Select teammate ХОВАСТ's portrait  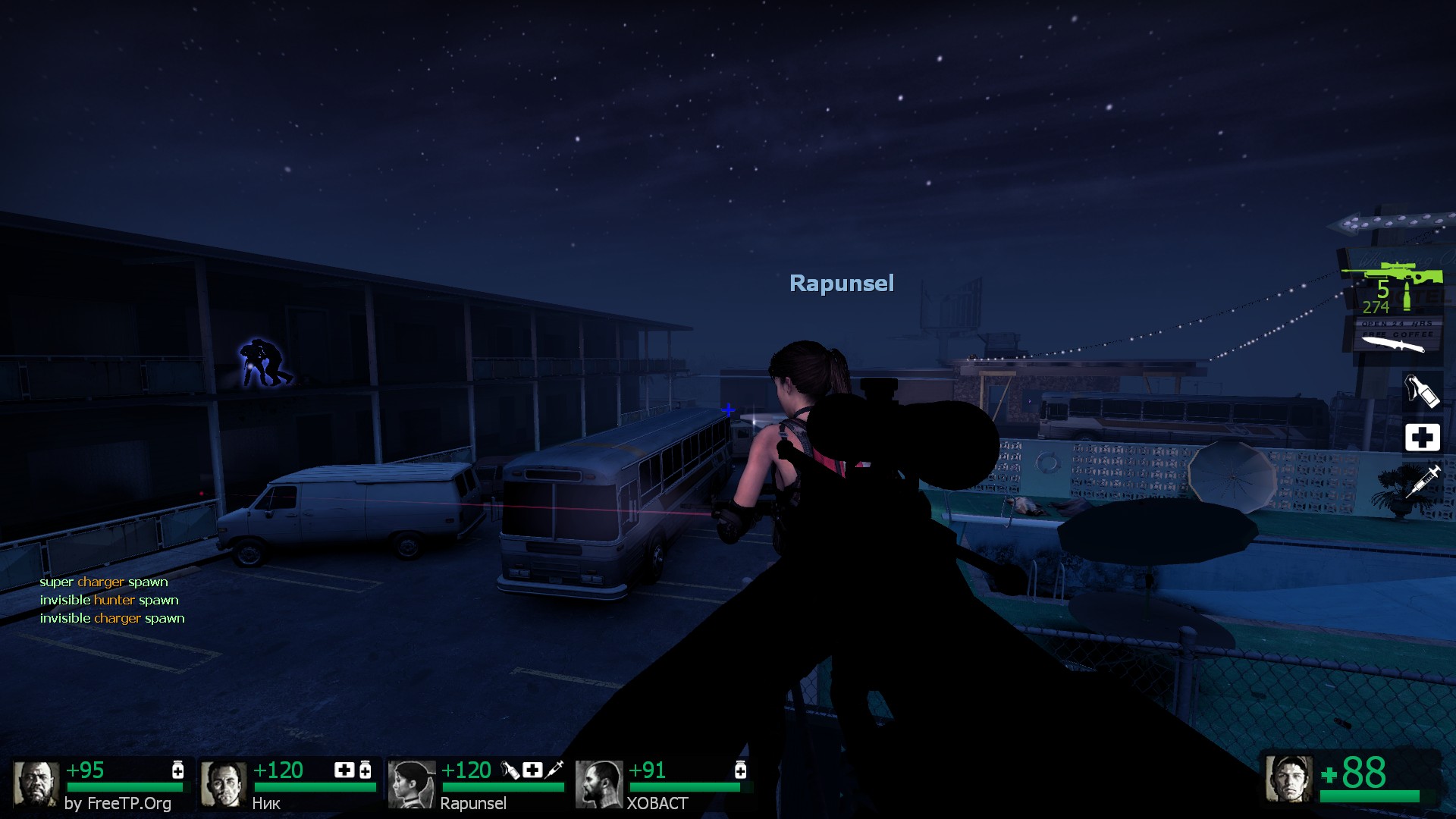point(598,784)
